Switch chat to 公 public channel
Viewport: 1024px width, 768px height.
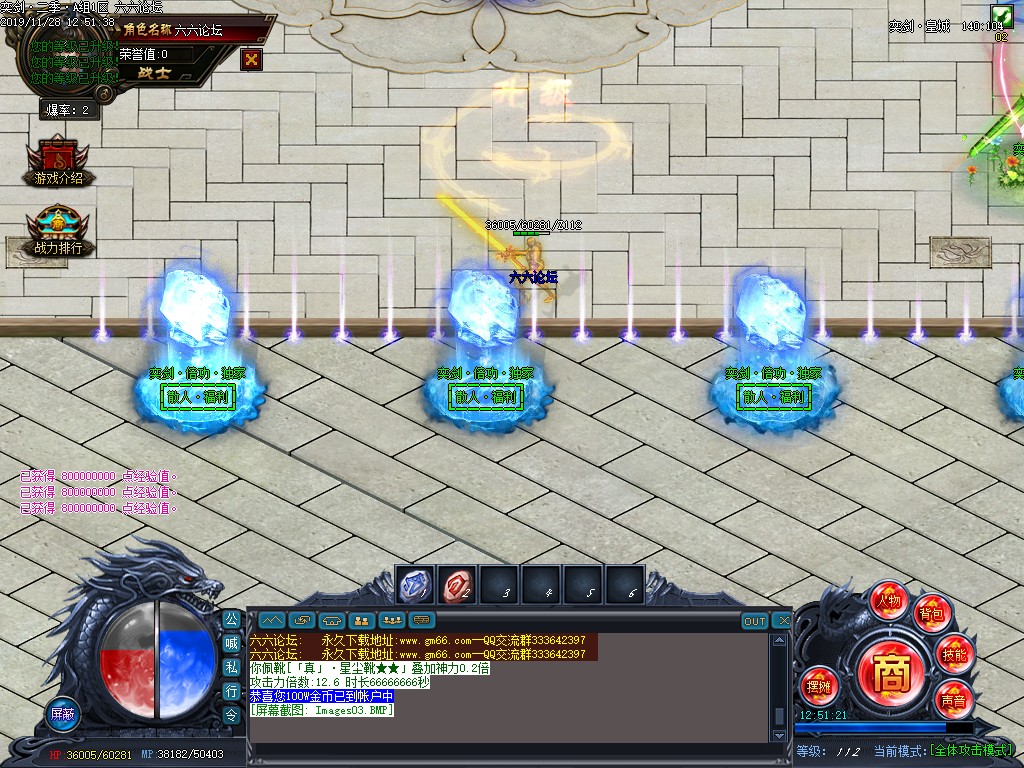coord(231,620)
